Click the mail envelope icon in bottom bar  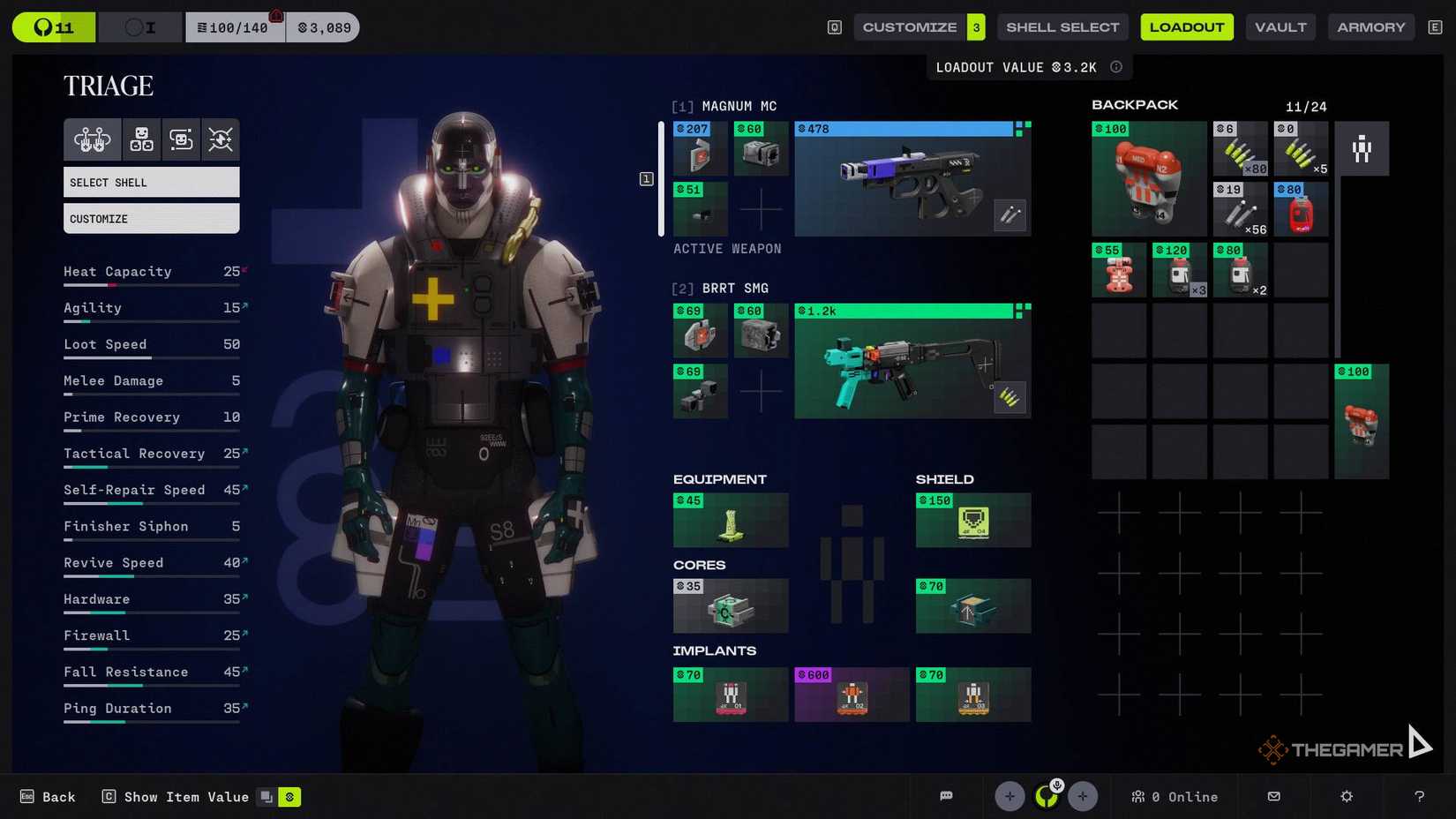click(x=1273, y=796)
